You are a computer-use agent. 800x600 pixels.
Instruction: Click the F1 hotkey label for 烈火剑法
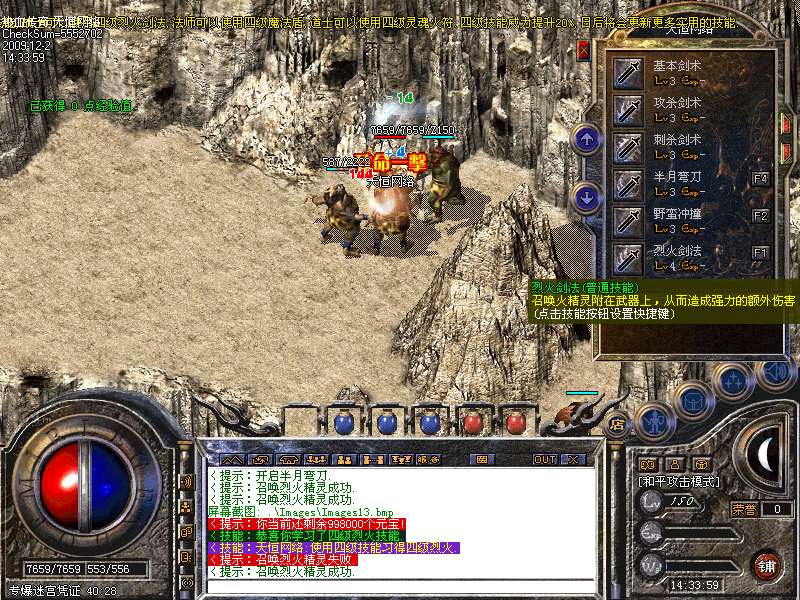point(761,252)
